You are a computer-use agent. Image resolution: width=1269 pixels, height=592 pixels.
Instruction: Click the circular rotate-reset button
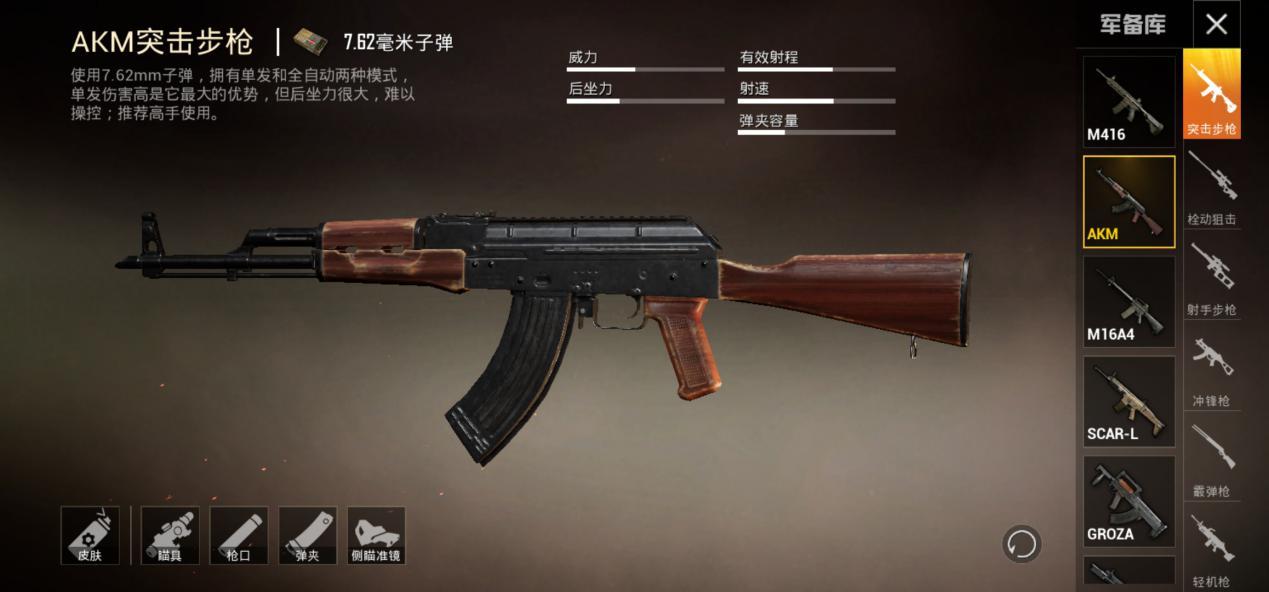1021,544
